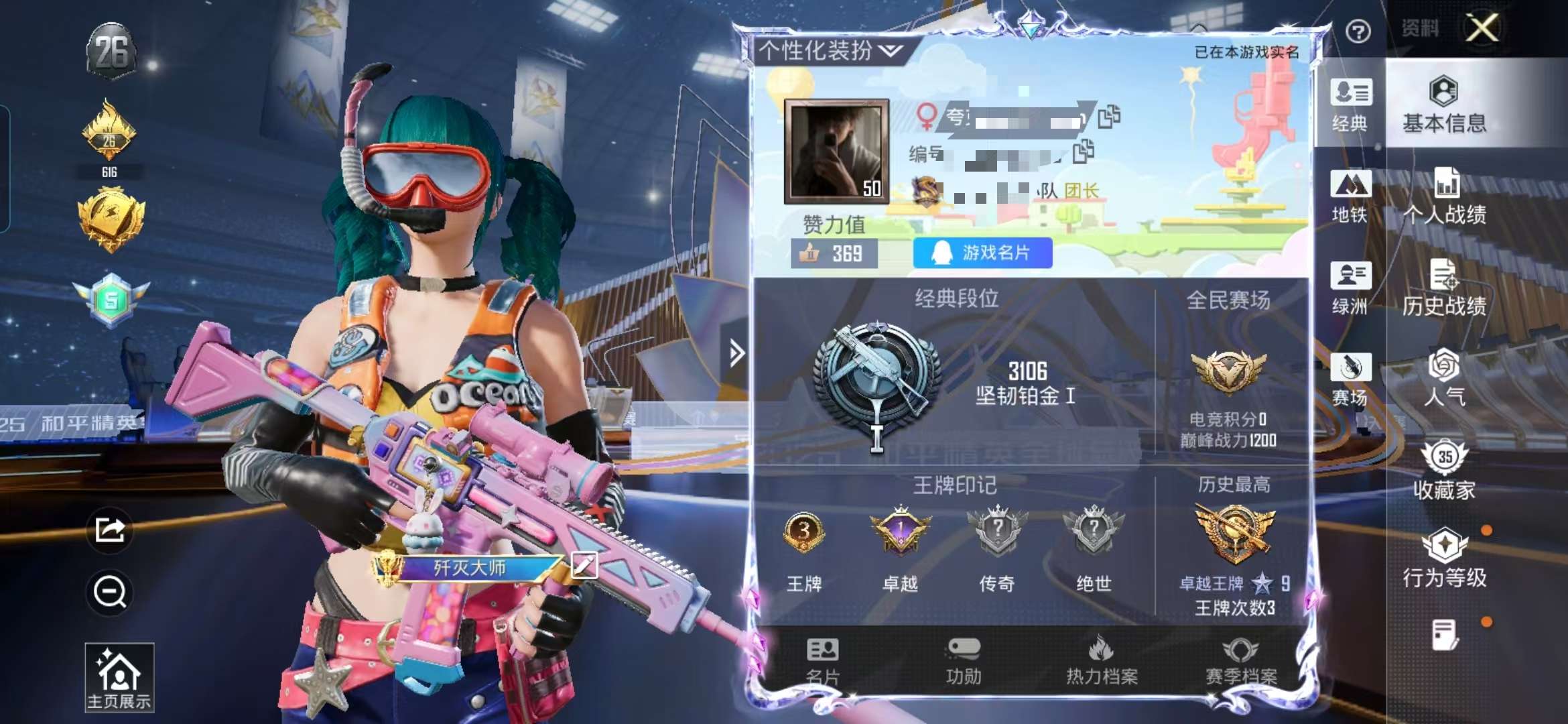This screenshot has width=1568, height=724.
Task: Edit the 歼灭大师 title with pencil icon
Action: click(x=584, y=566)
